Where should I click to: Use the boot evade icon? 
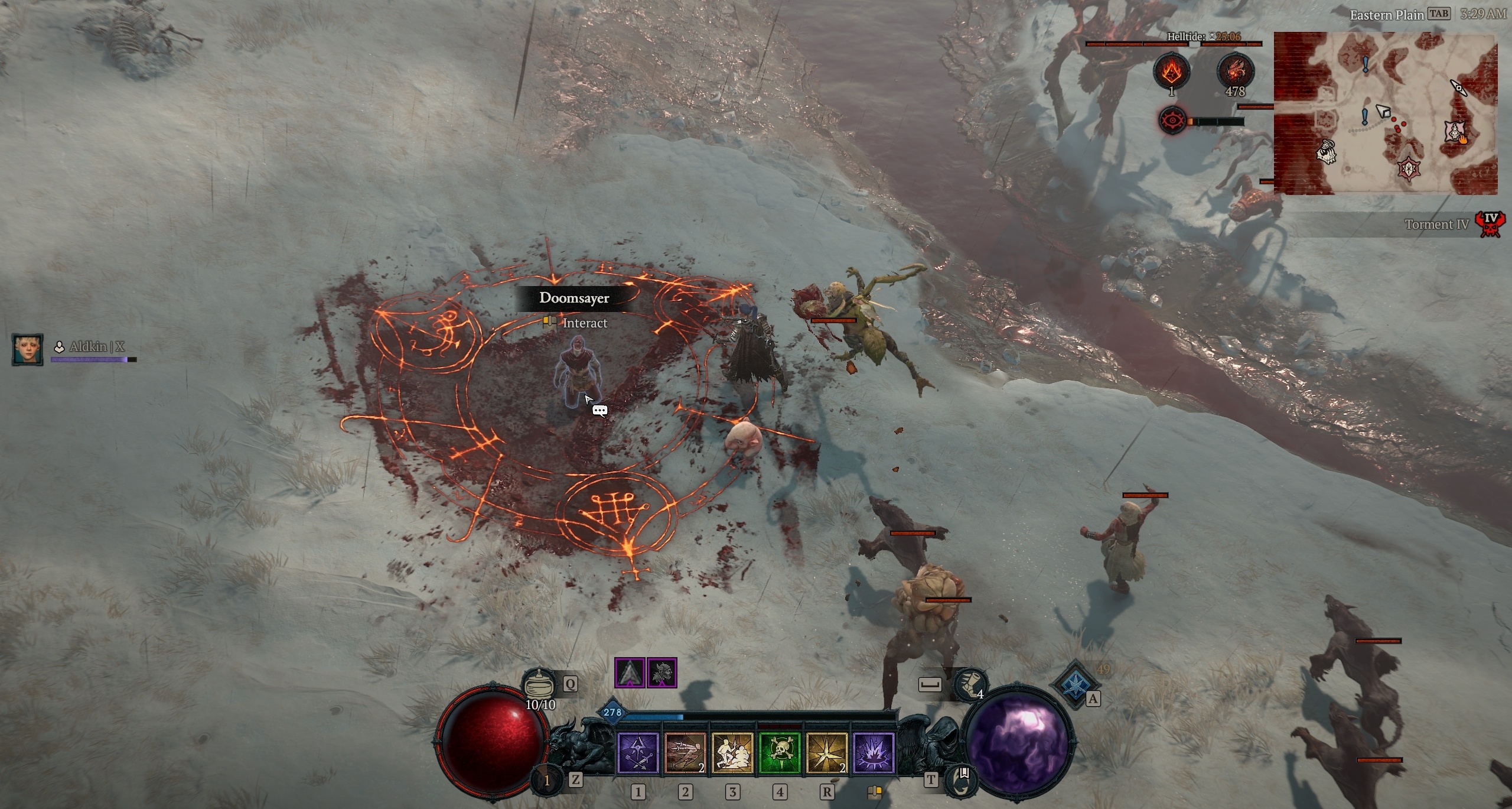[x=969, y=684]
